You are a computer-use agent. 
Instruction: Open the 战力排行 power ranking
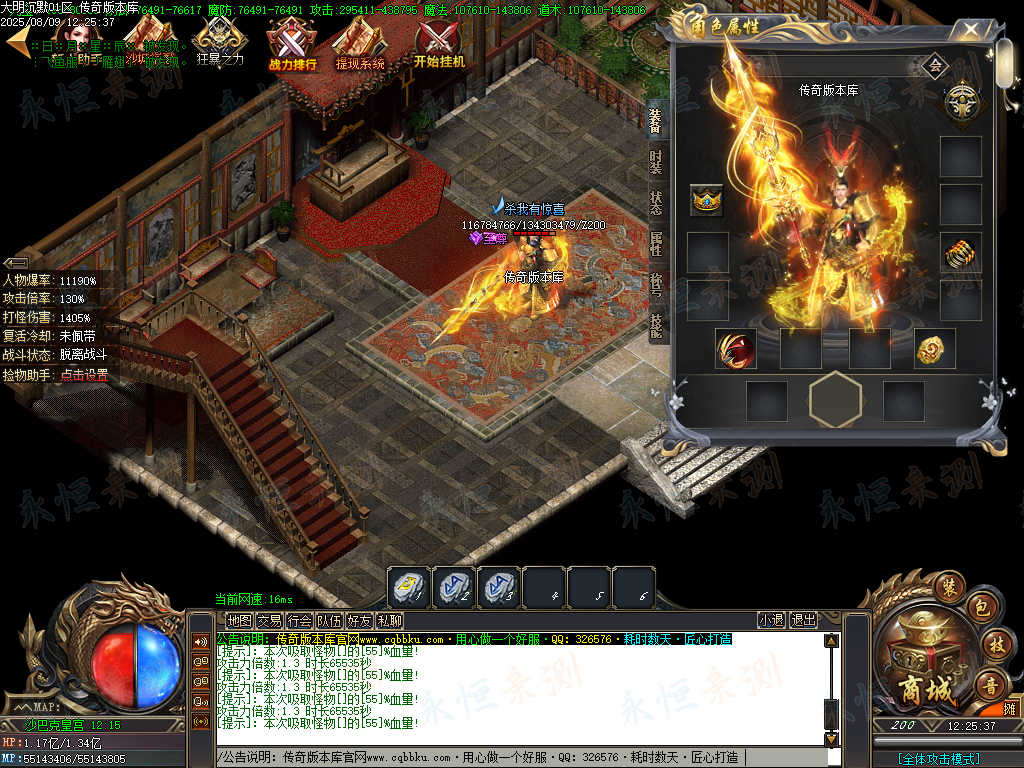pos(292,46)
